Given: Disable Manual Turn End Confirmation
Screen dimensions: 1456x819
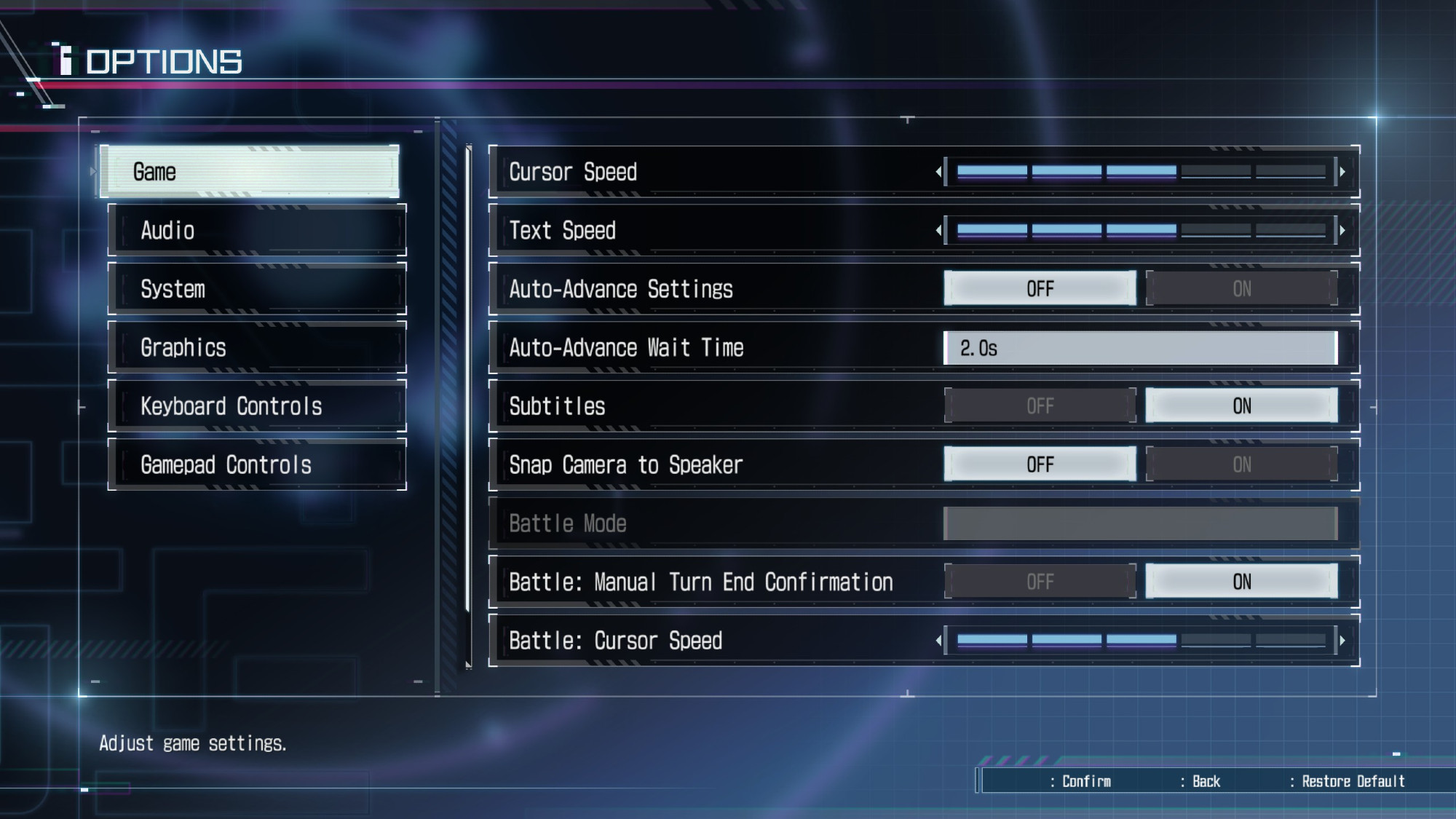Looking at the screenshot, I should 1040,582.
